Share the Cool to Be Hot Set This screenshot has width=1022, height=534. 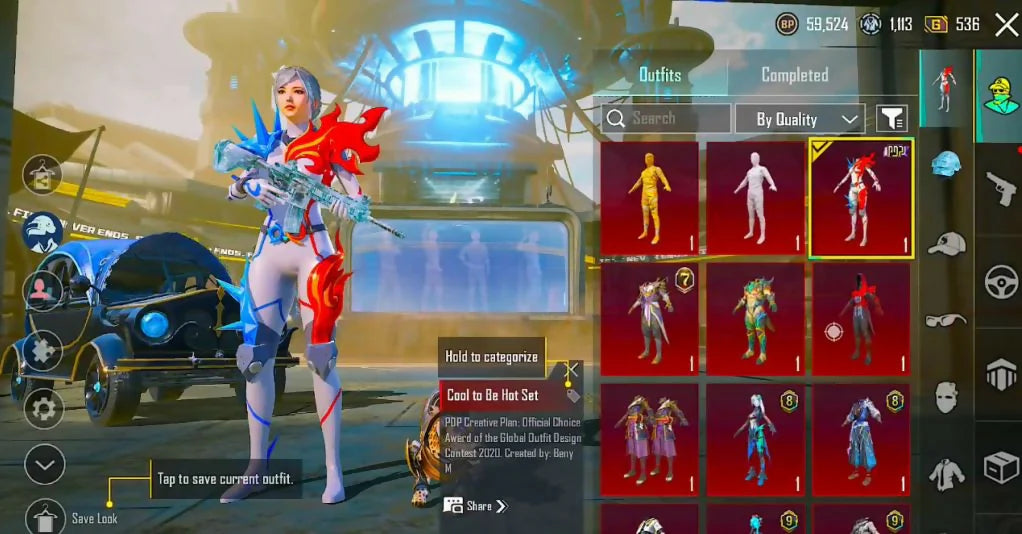476,506
